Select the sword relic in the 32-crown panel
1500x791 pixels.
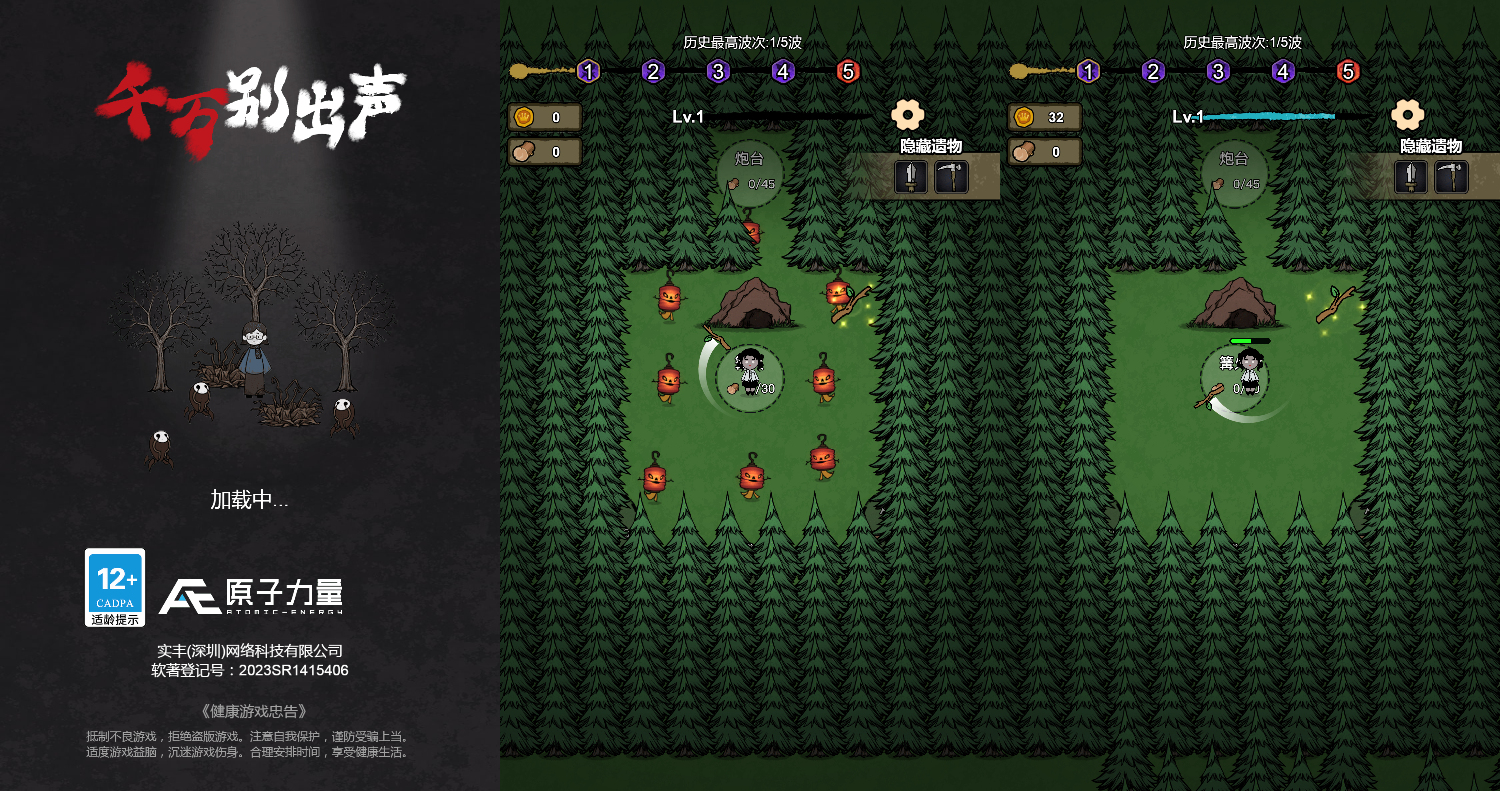(1411, 177)
